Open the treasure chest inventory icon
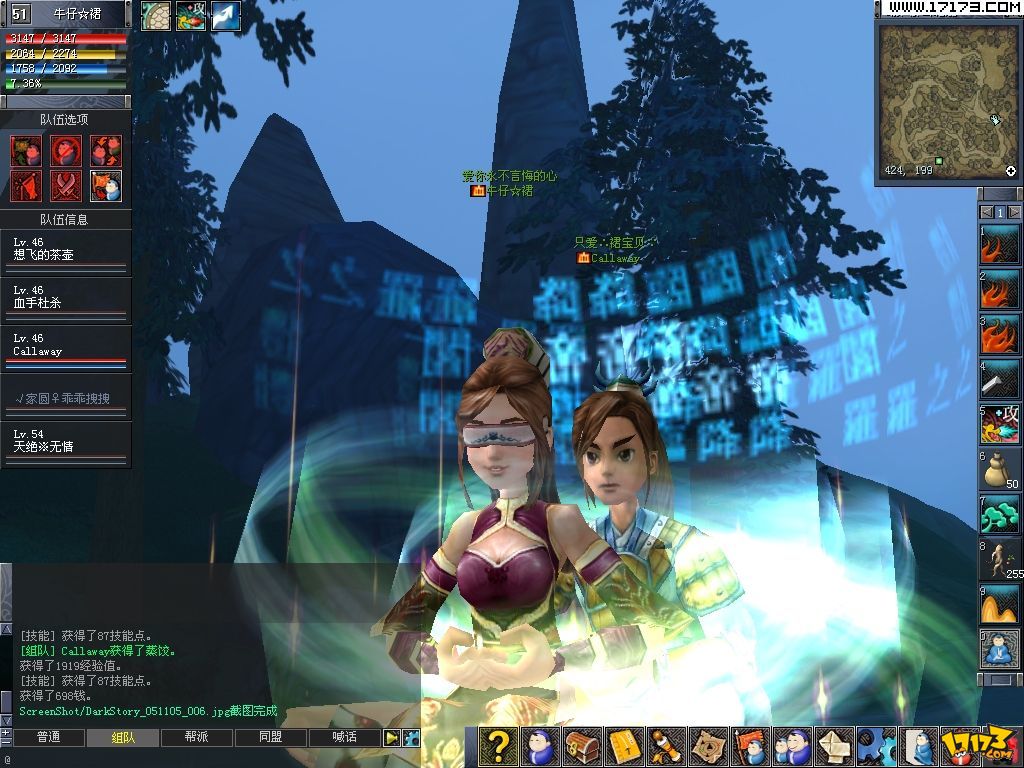Screen dimensions: 1024x768 pyautogui.click(x=580, y=746)
